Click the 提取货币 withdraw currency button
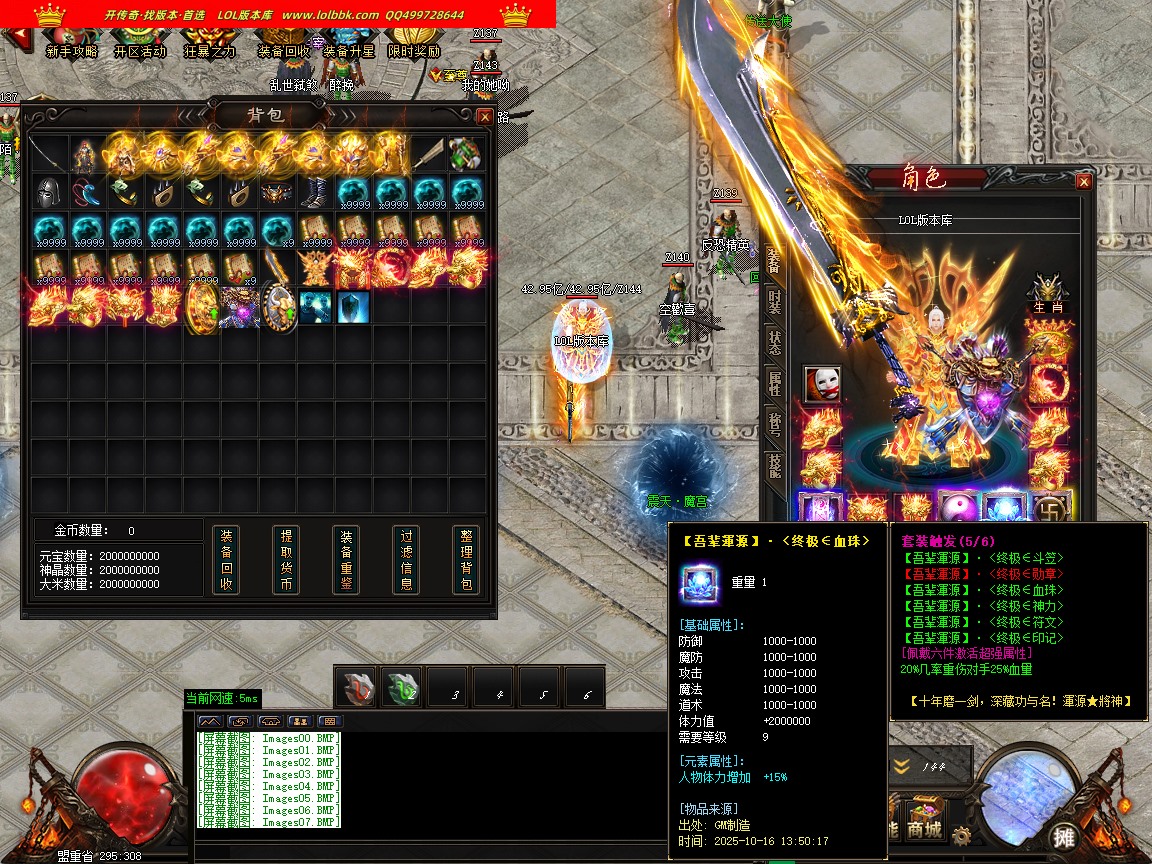 [x=286, y=559]
